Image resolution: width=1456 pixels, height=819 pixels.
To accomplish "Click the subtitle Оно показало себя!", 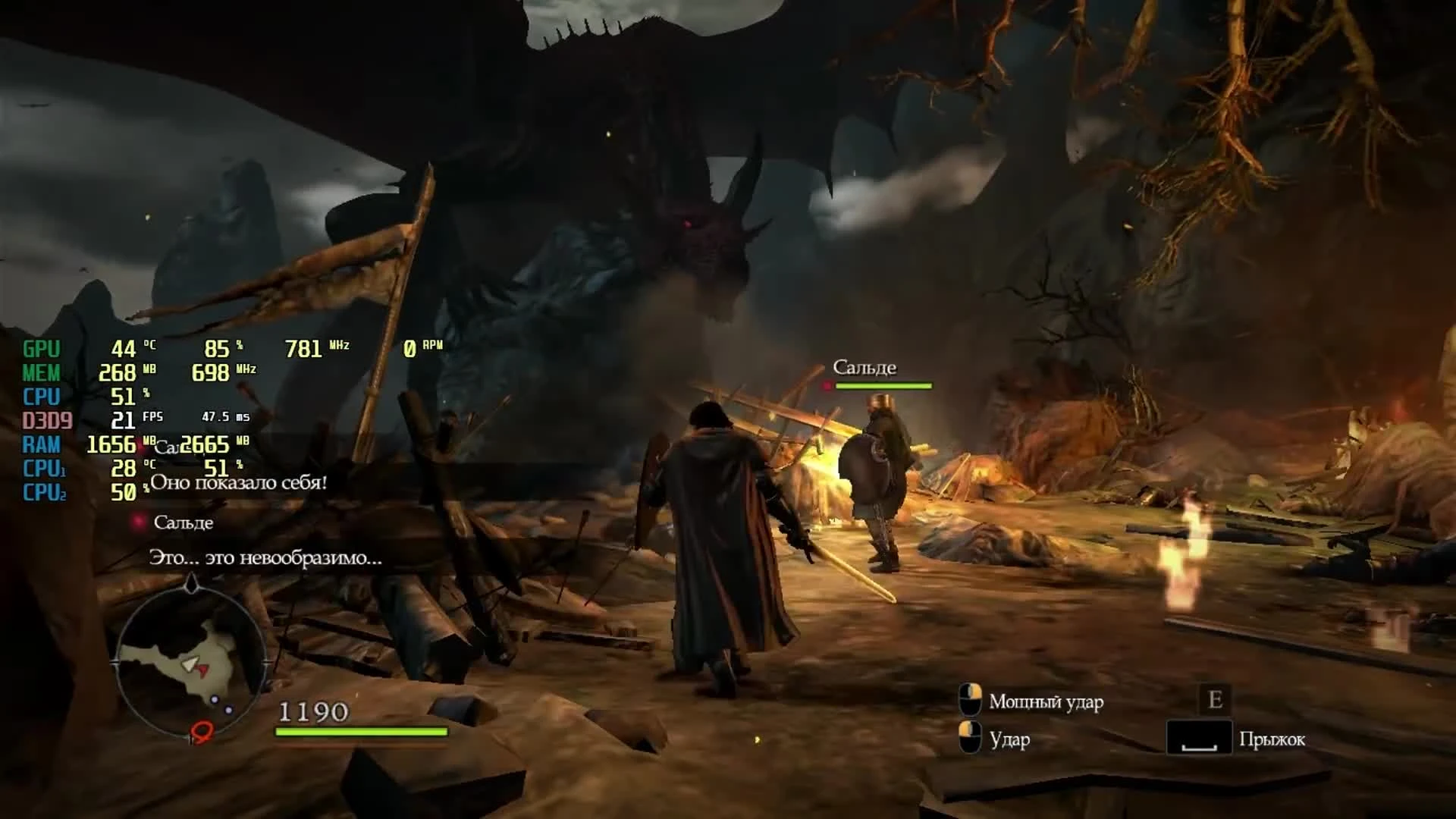I will 240,483.
